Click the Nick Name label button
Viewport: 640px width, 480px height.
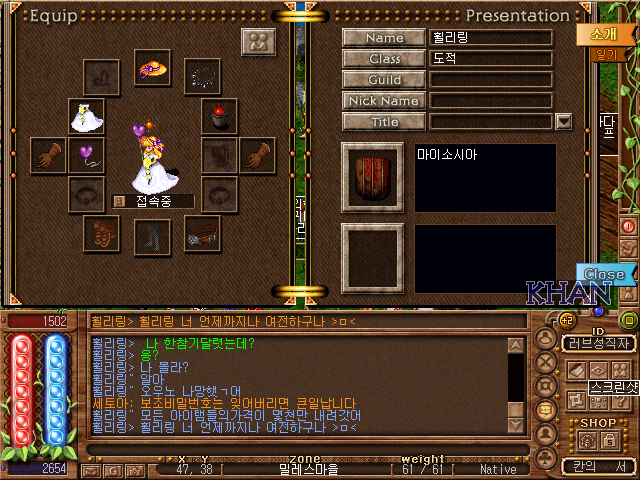click(385, 101)
